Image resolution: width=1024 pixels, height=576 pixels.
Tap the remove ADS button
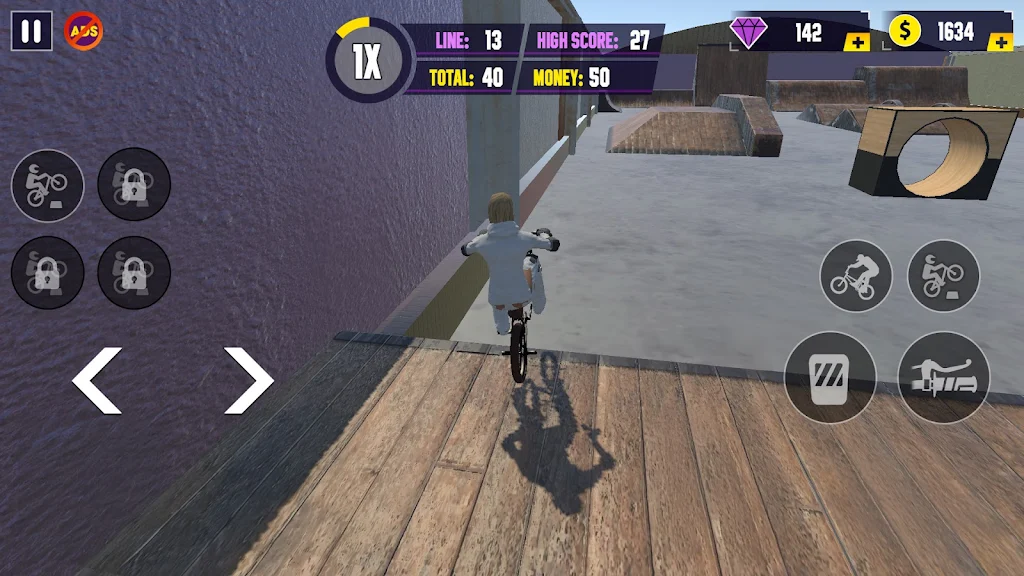point(83,31)
